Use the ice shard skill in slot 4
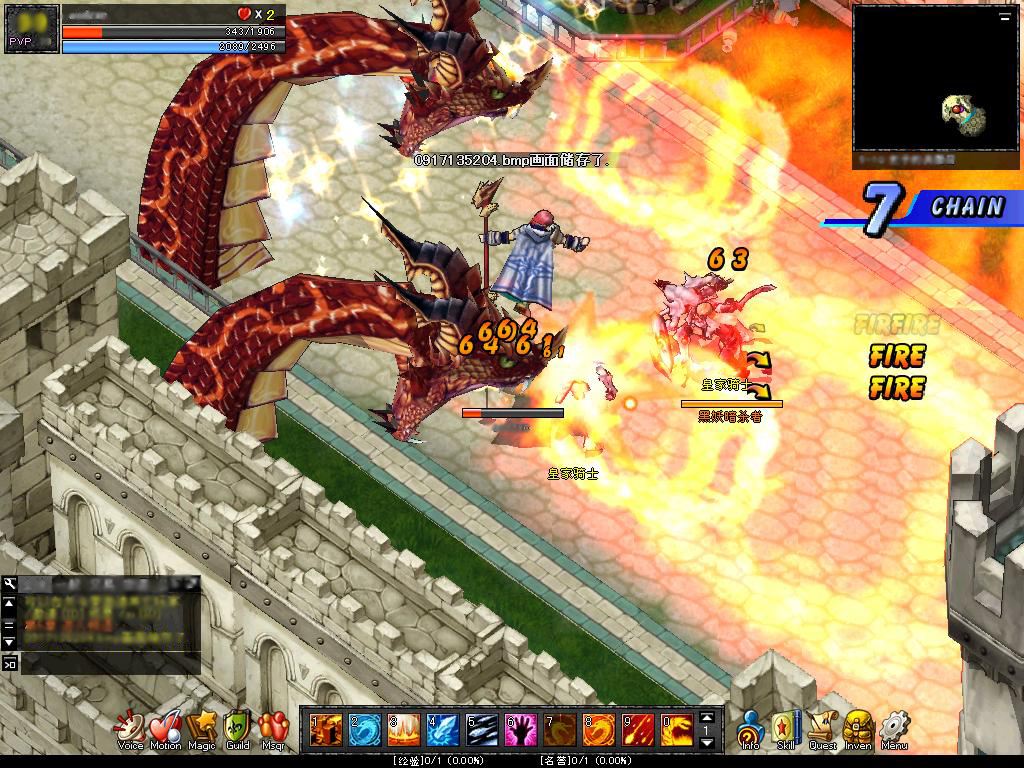 point(441,729)
